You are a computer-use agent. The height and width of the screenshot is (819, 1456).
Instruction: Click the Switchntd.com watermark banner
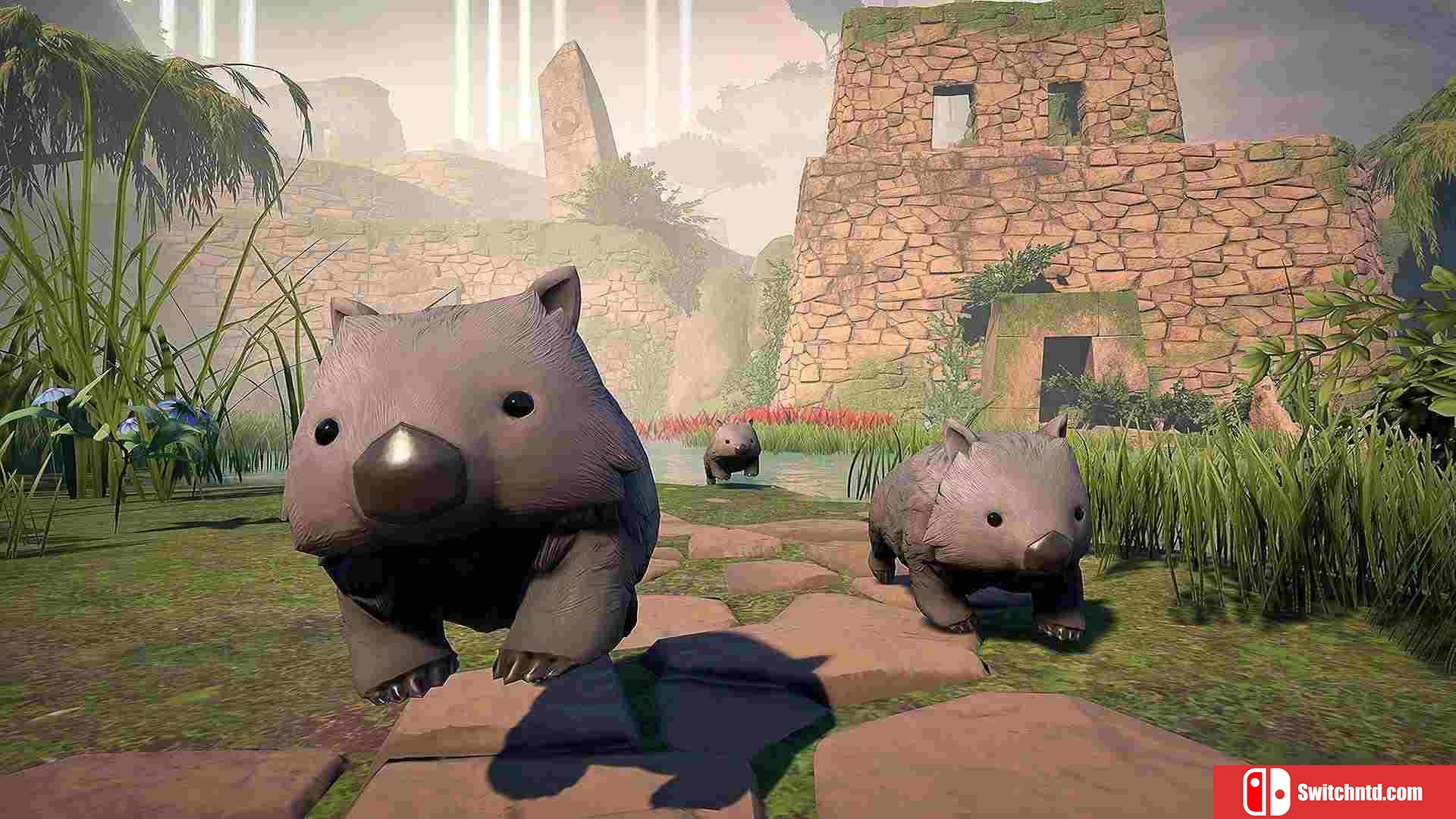click(x=1334, y=792)
